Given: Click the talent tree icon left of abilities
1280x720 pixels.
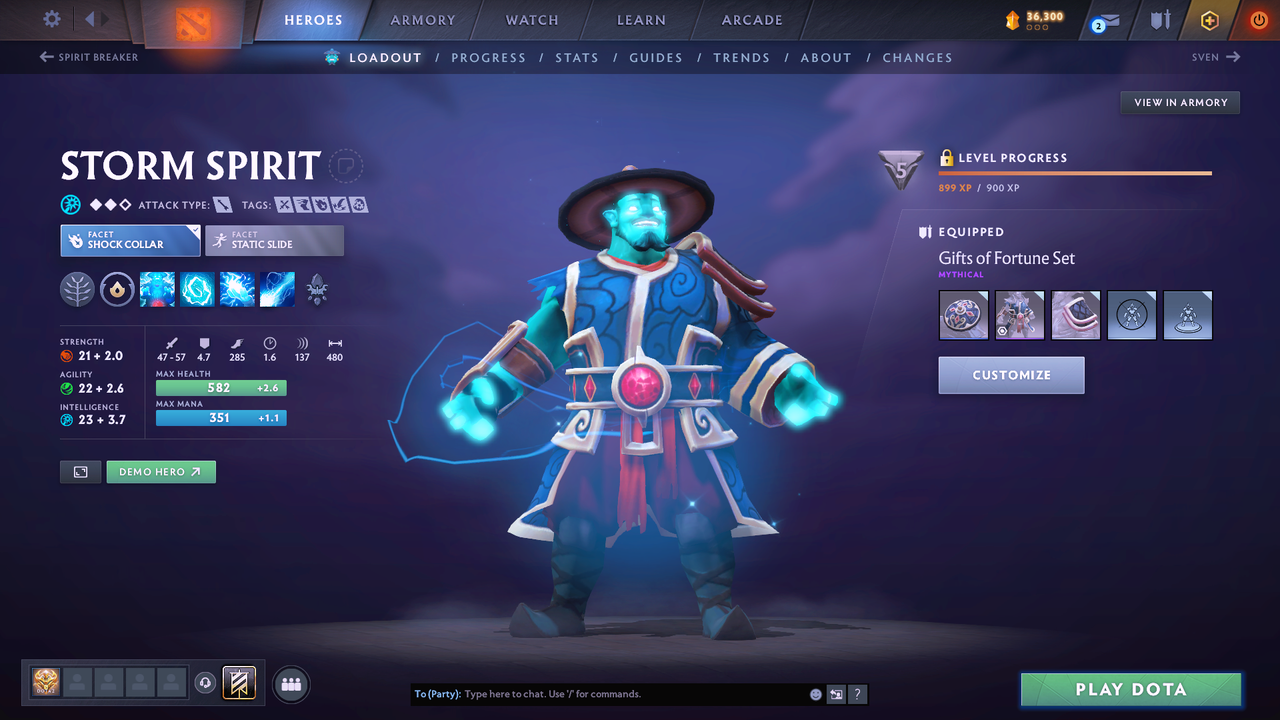Looking at the screenshot, I should [x=77, y=289].
